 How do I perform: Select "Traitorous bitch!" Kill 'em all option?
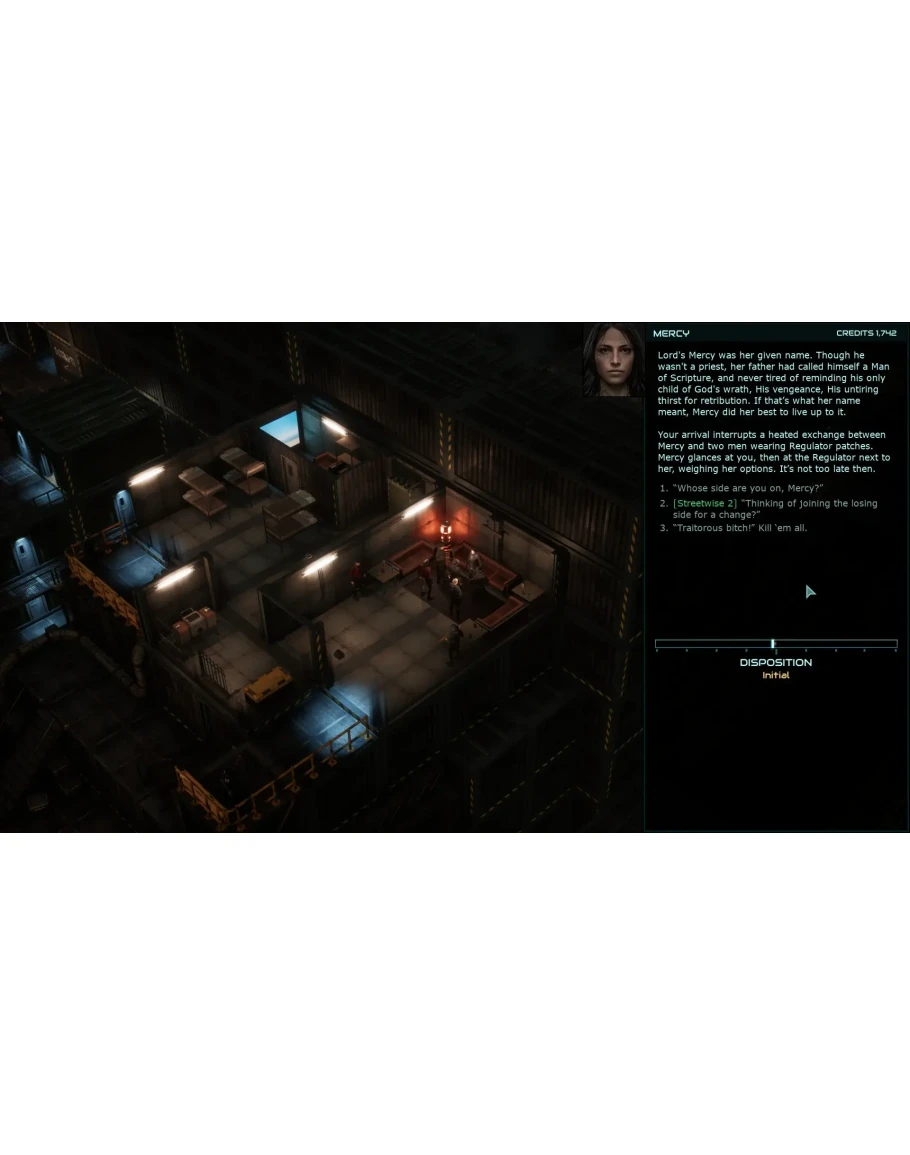[739, 528]
